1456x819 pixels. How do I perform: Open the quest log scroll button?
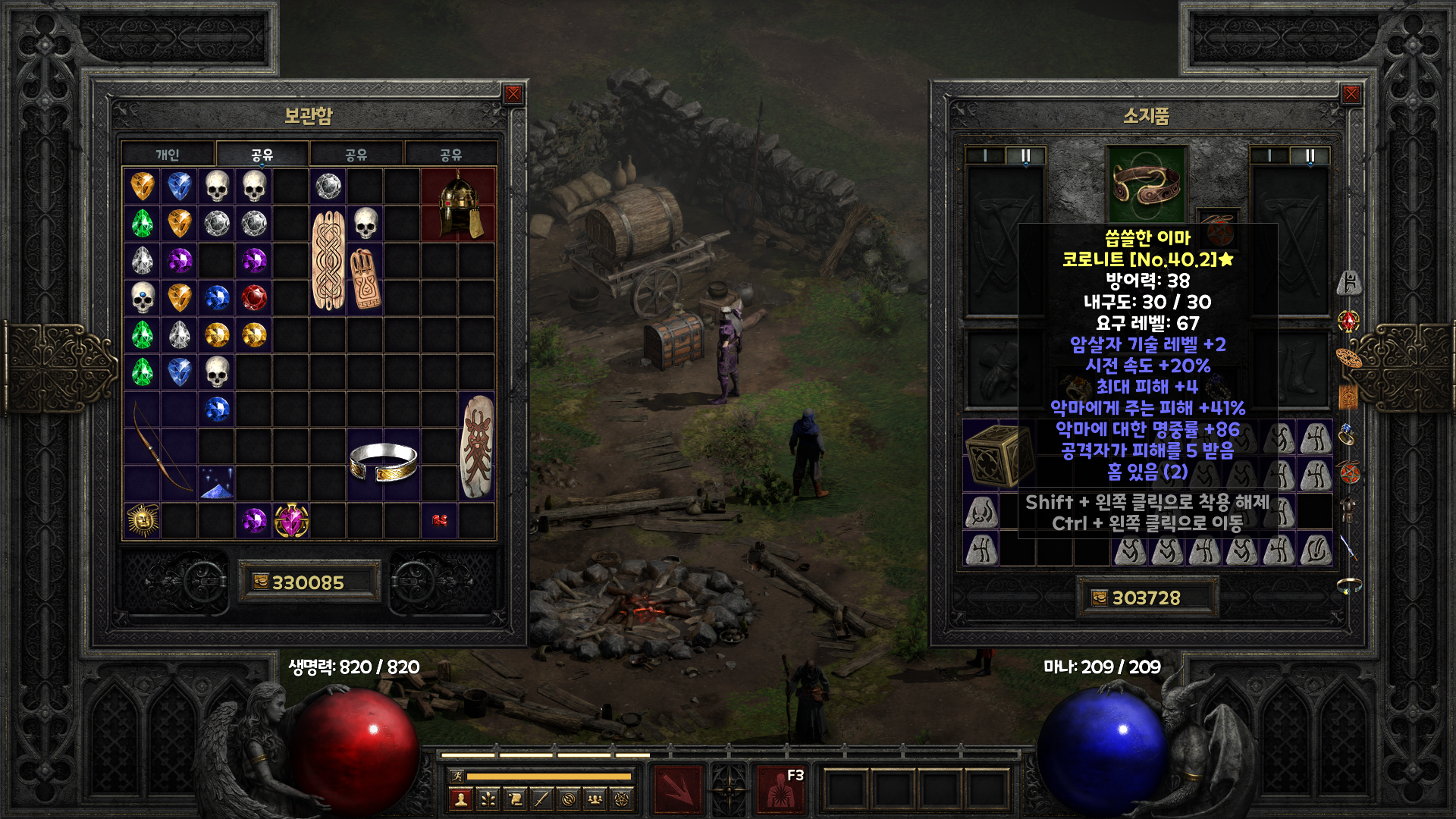click(515, 799)
